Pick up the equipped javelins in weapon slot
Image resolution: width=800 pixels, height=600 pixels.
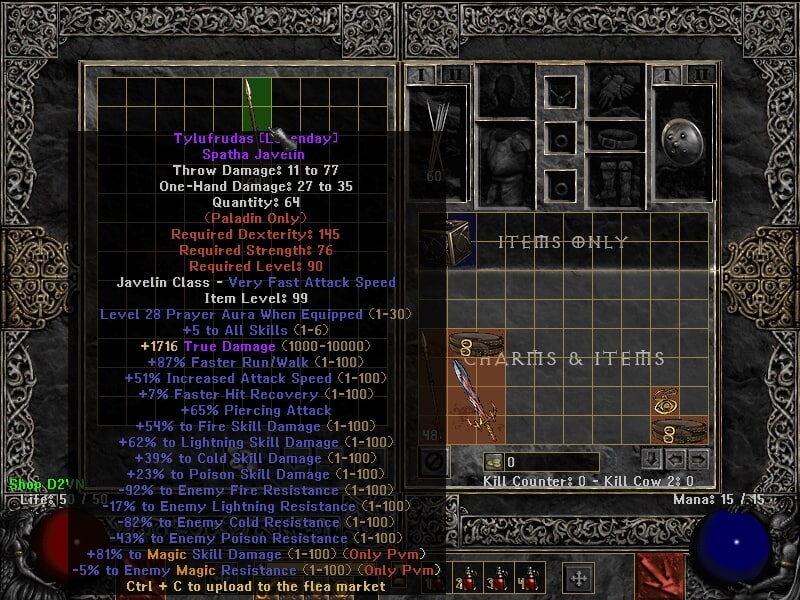(437, 135)
